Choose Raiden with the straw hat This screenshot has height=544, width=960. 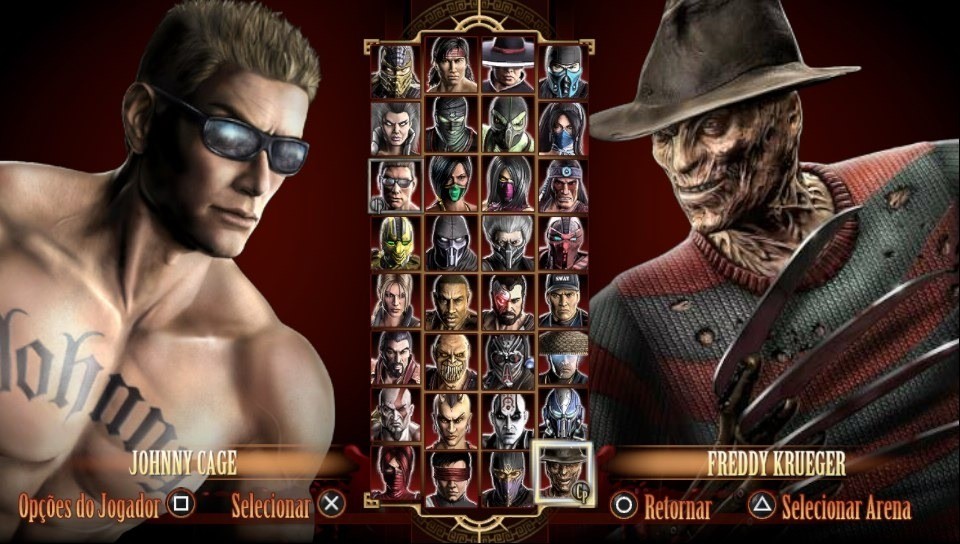pyautogui.click(x=563, y=359)
